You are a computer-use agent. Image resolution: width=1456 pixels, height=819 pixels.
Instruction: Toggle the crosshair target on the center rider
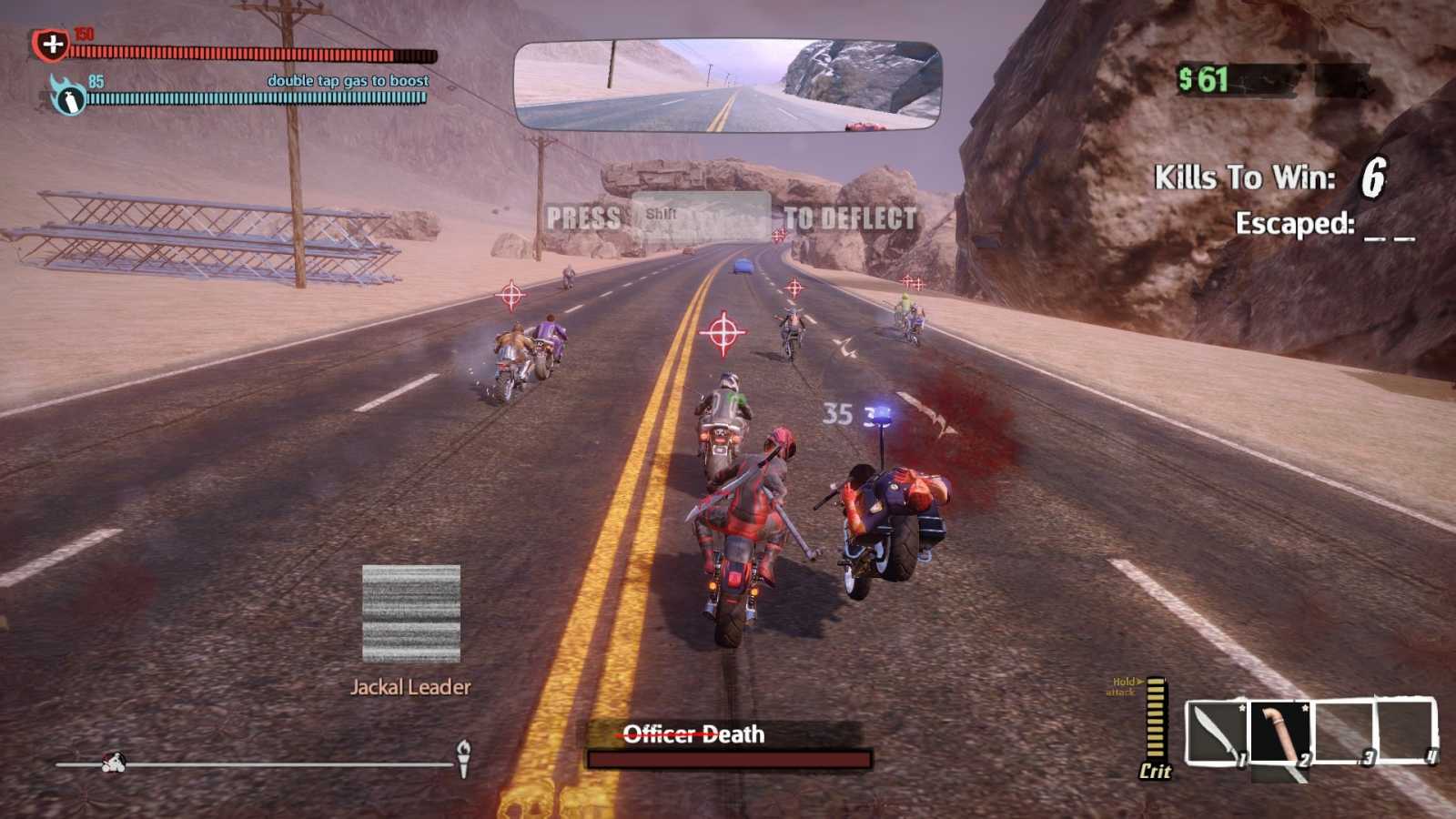(x=725, y=331)
